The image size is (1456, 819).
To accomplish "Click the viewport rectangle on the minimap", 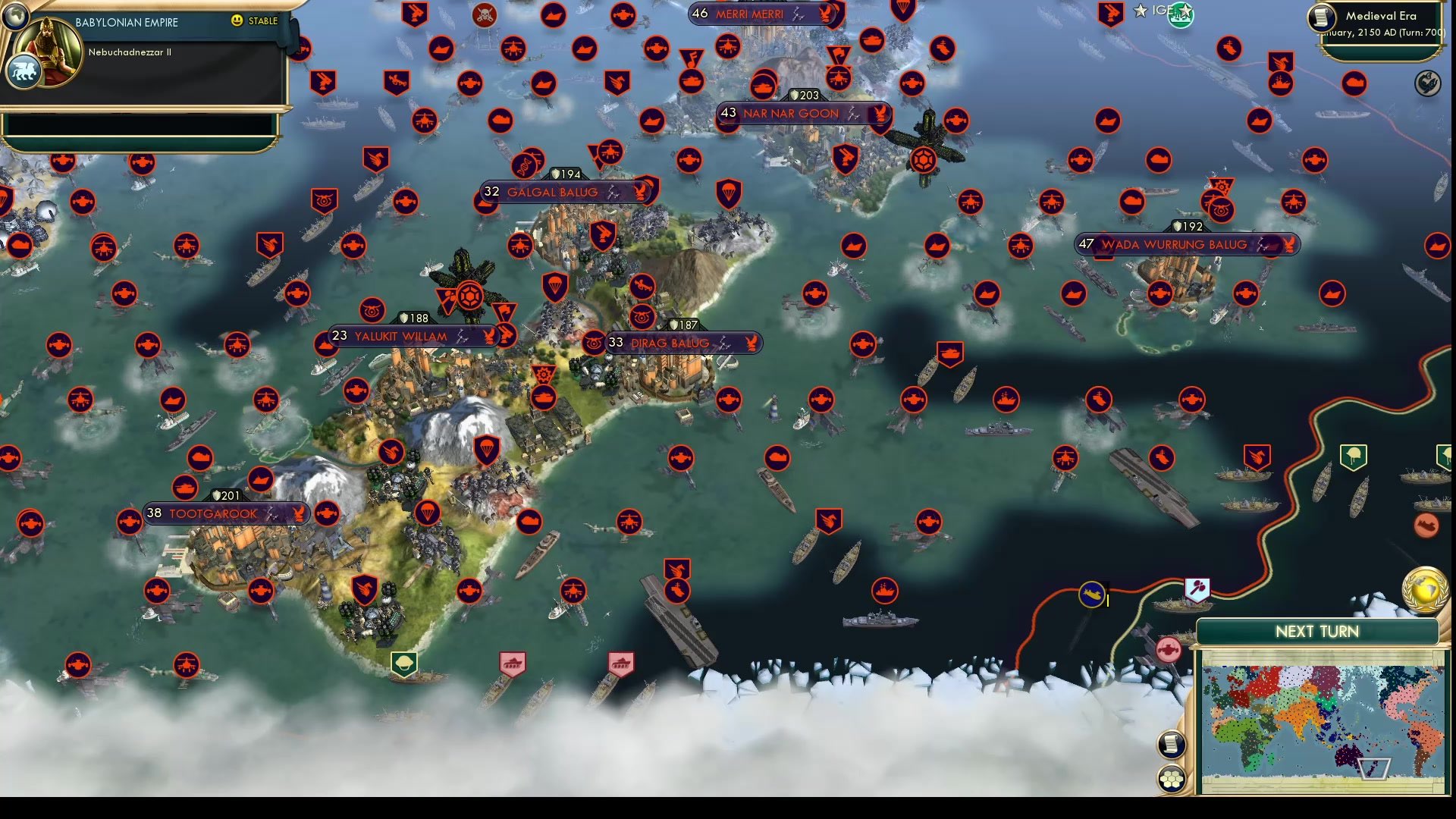I will pos(1374,769).
